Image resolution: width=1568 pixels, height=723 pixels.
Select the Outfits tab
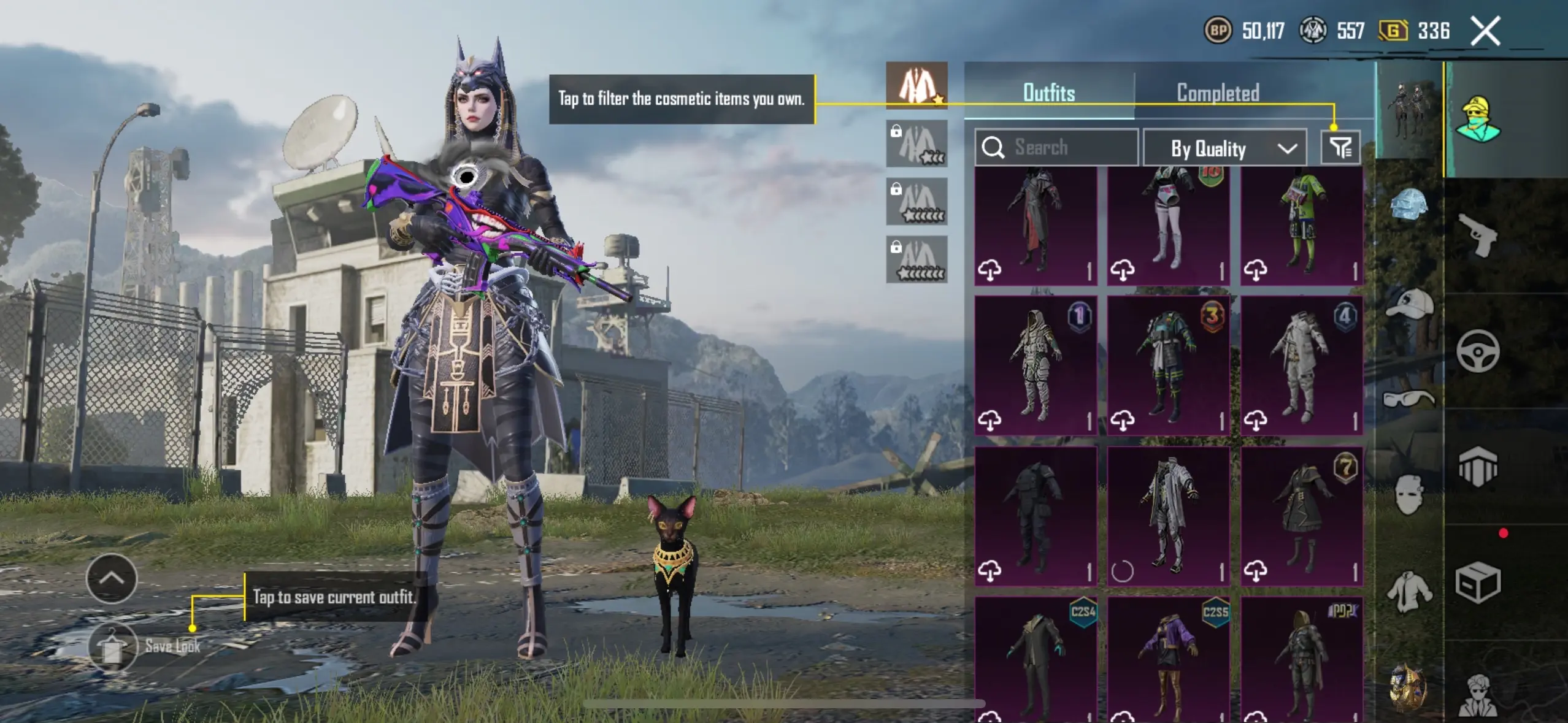[1049, 93]
